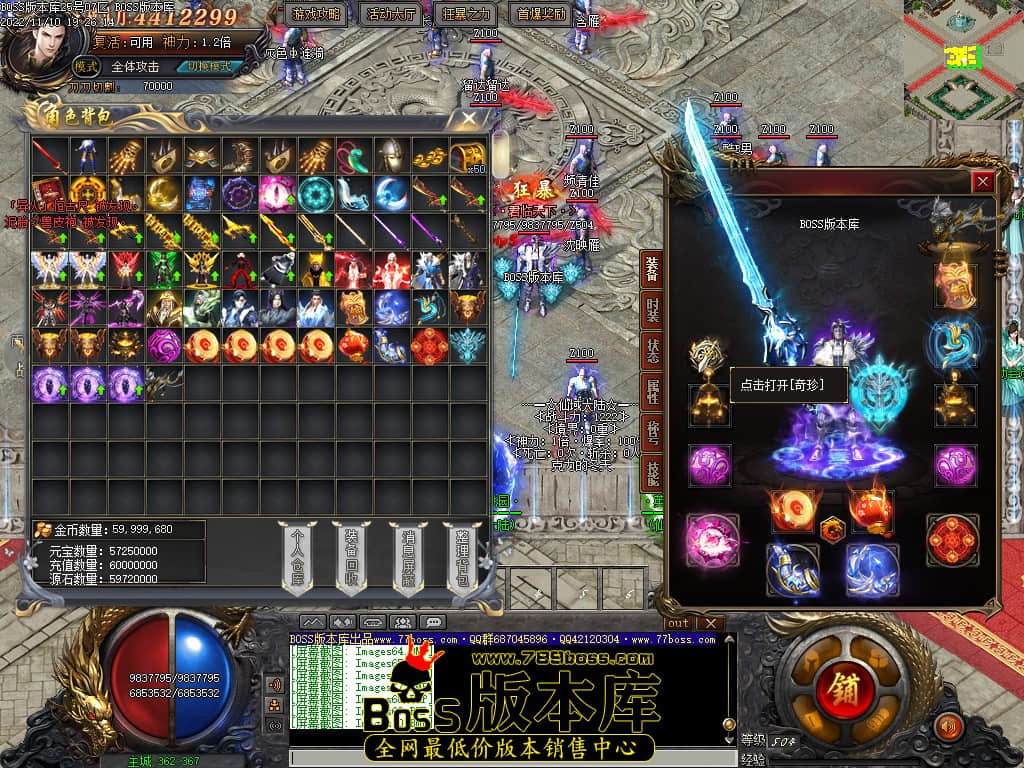The image size is (1024, 768).
Task: Select the golden mask helmet equipment slot
Action: (954, 286)
